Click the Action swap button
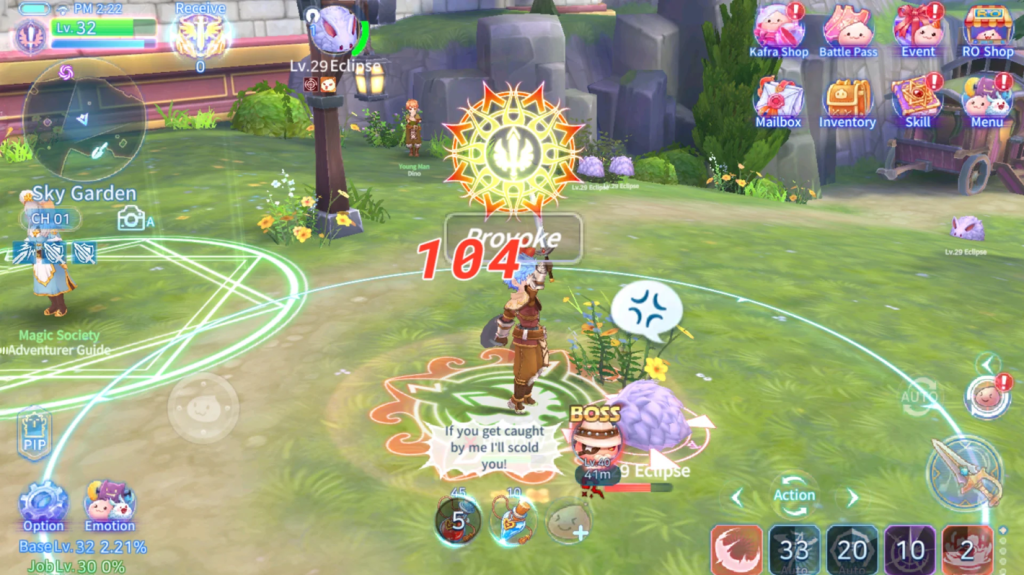 [794, 493]
